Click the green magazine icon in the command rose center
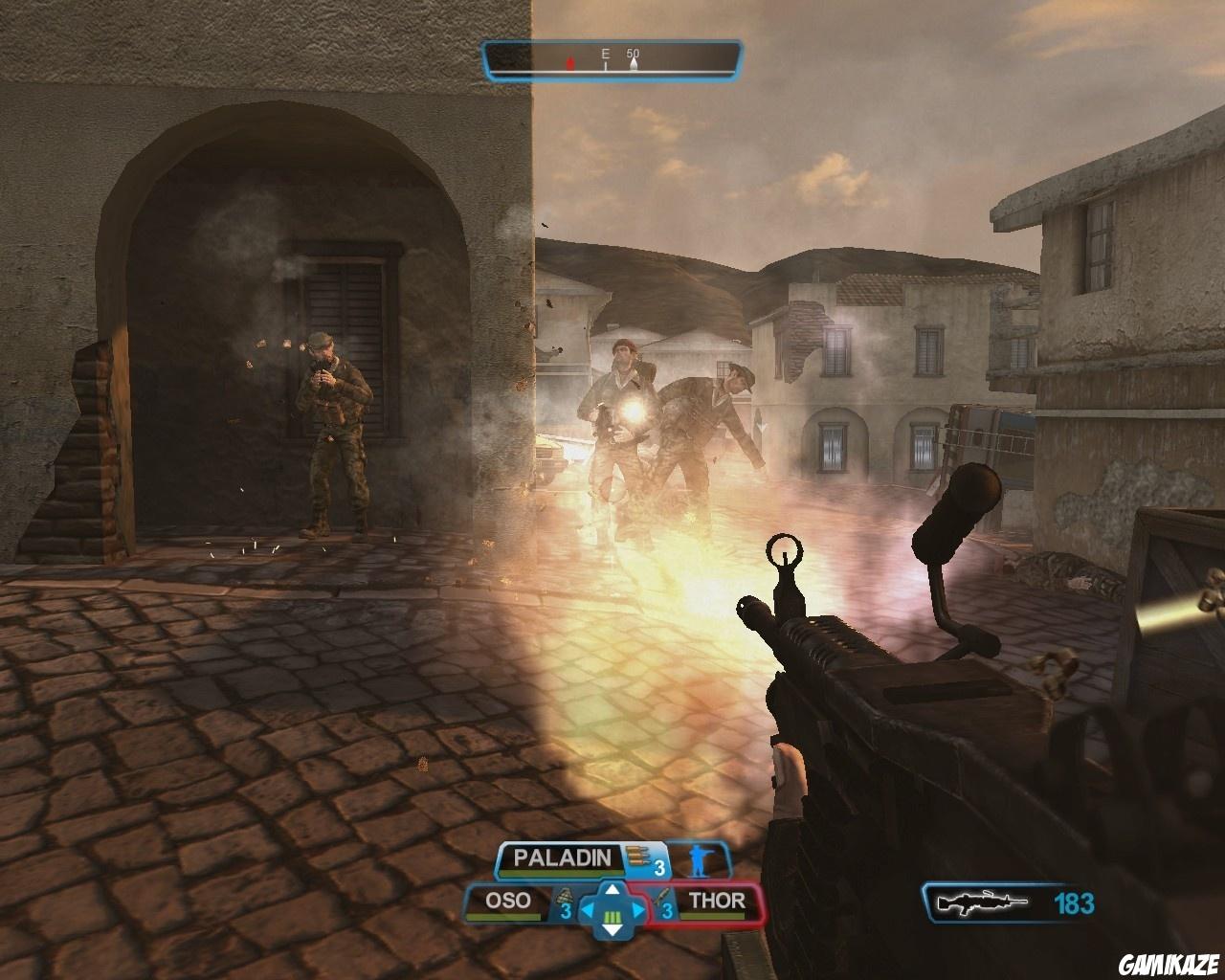 (612, 917)
